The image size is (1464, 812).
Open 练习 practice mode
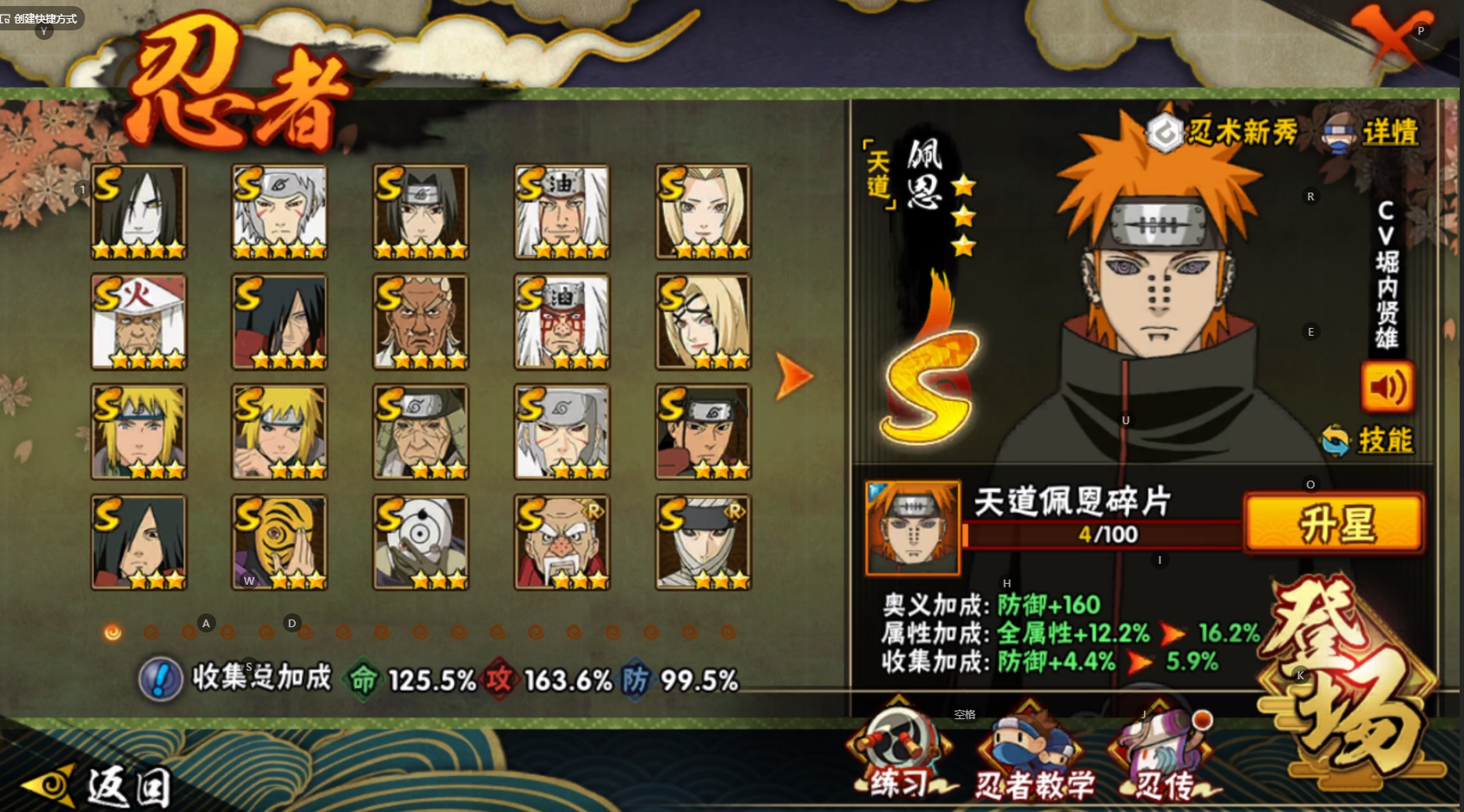point(898,755)
